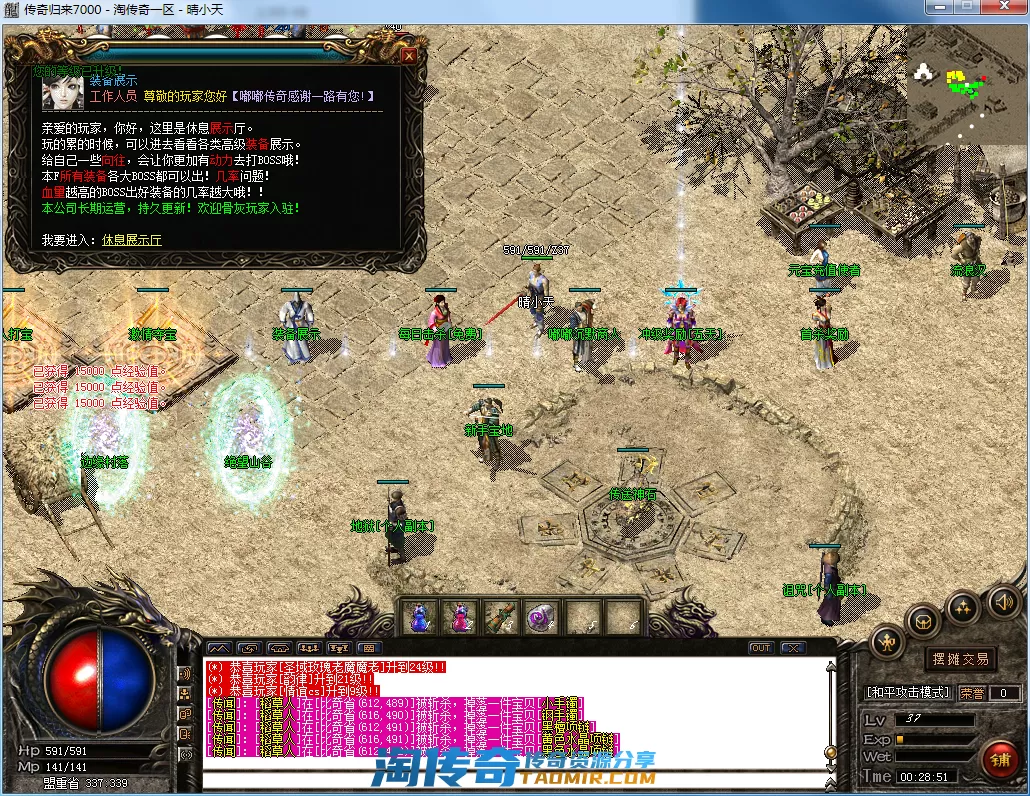Use the pink potion in the hotbar

coord(459,617)
